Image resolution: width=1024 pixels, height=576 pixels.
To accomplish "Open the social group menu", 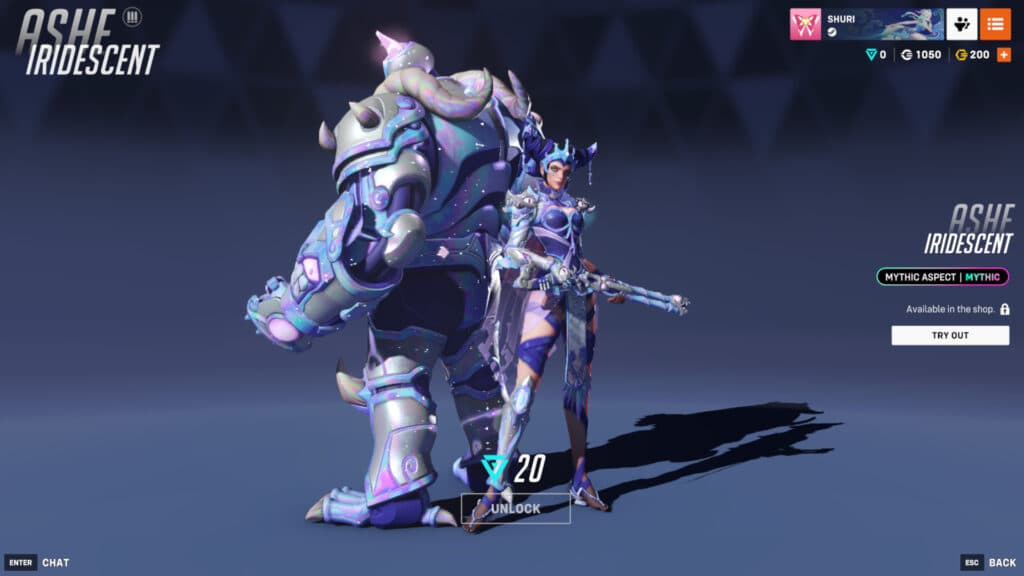I will coord(962,24).
